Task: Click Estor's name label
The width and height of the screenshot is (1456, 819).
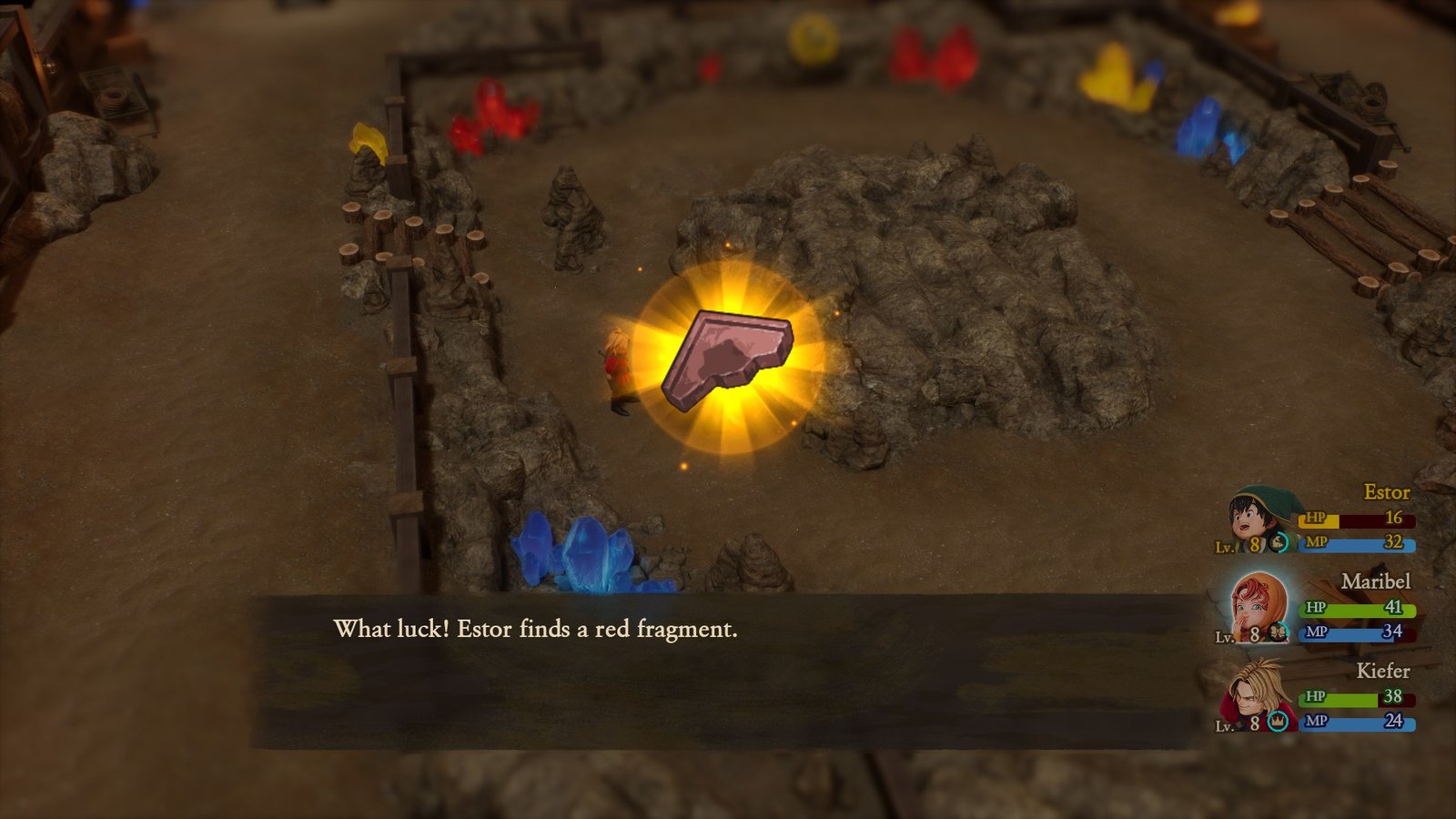Action: (x=1389, y=491)
